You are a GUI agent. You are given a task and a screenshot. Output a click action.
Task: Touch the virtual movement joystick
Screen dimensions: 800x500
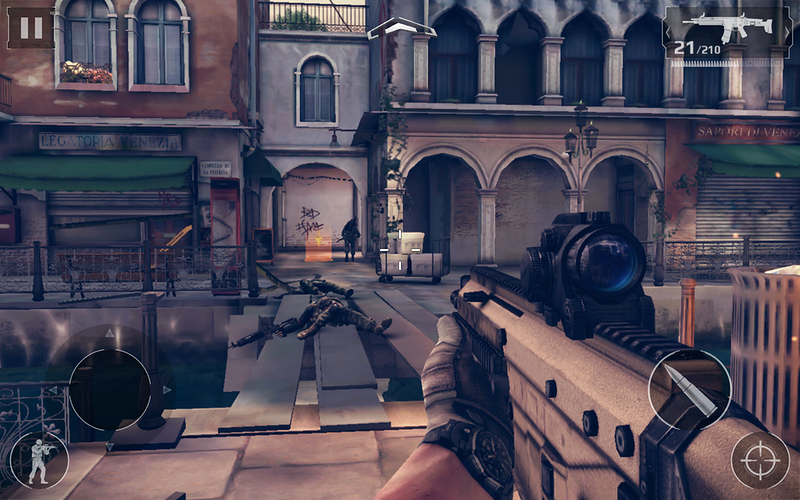click(x=110, y=389)
